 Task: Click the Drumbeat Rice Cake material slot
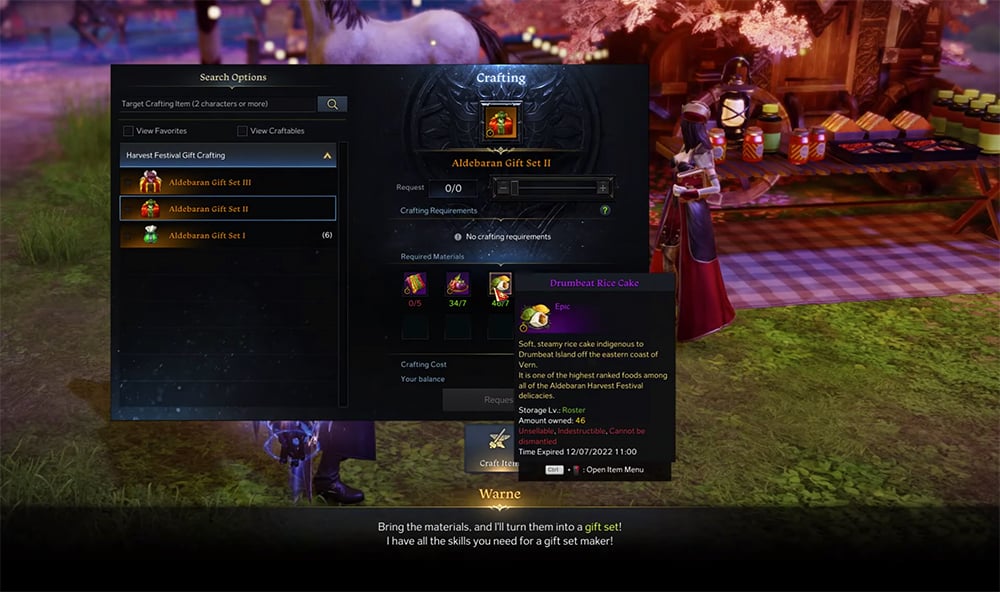click(x=499, y=284)
